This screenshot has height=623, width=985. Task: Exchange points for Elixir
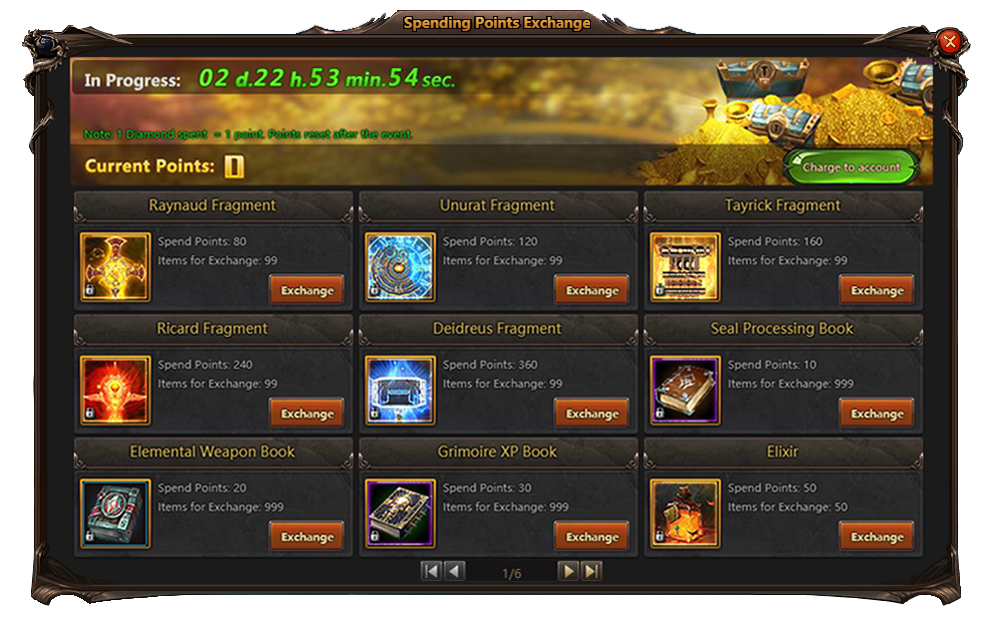(877, 536)
